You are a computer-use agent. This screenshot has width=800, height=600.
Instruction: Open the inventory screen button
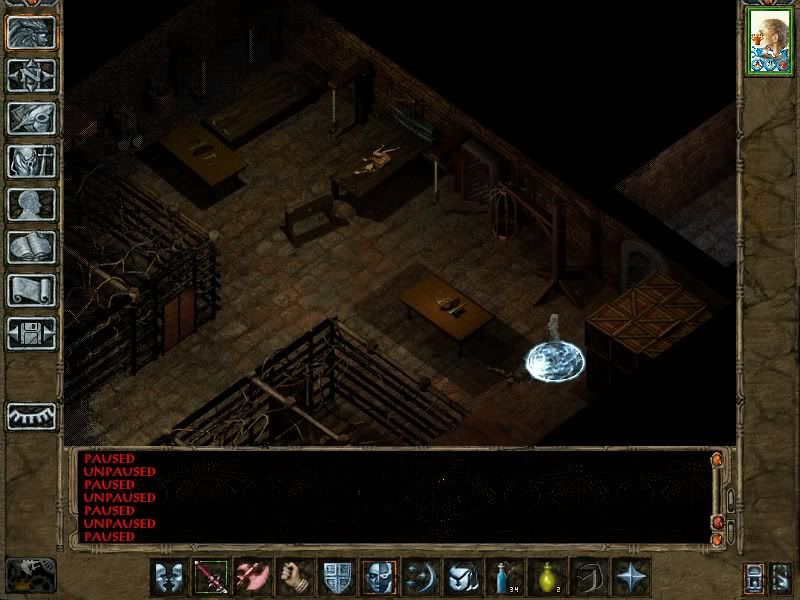pos(32,161)
